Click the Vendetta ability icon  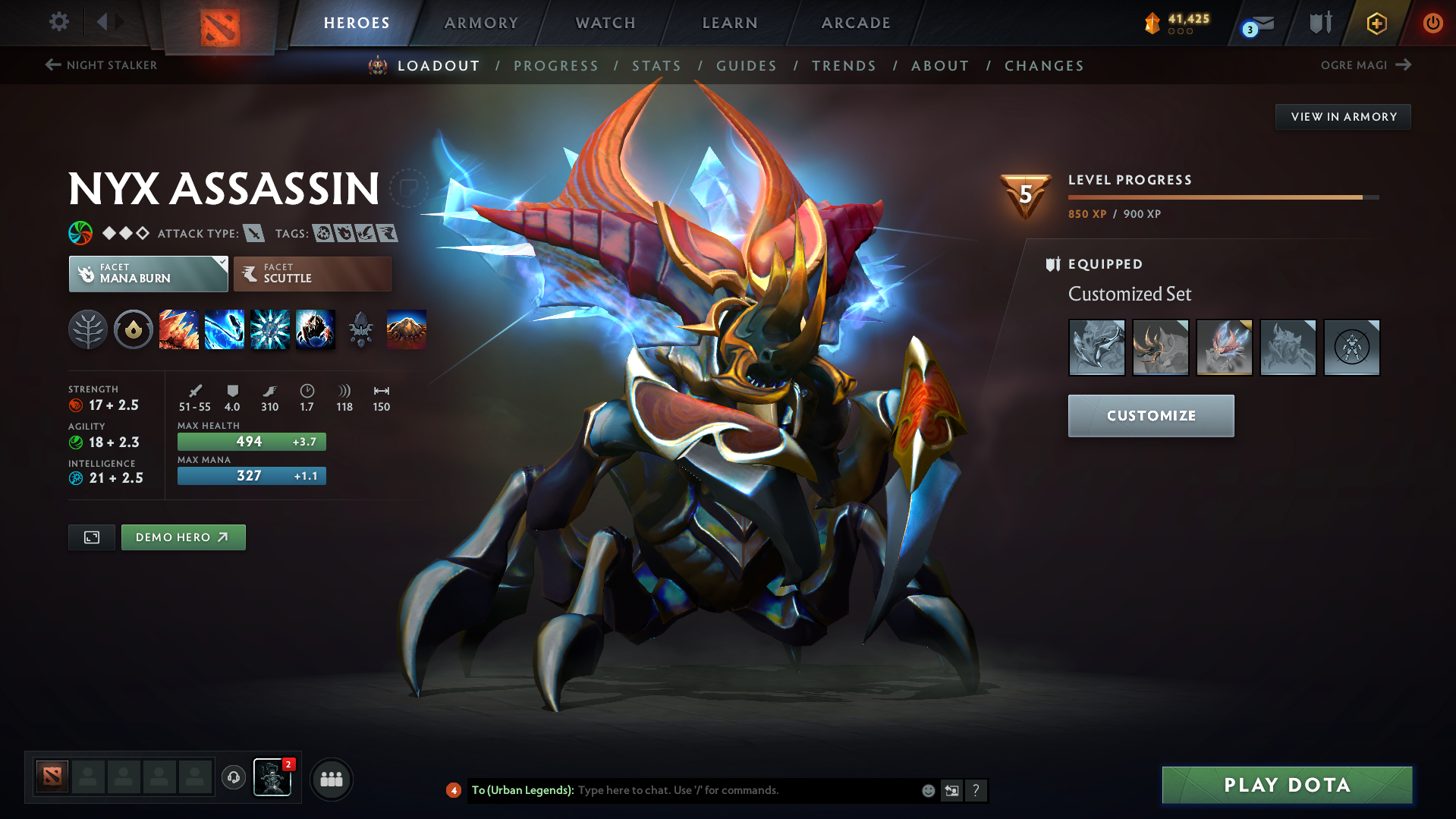coord(316,329)
